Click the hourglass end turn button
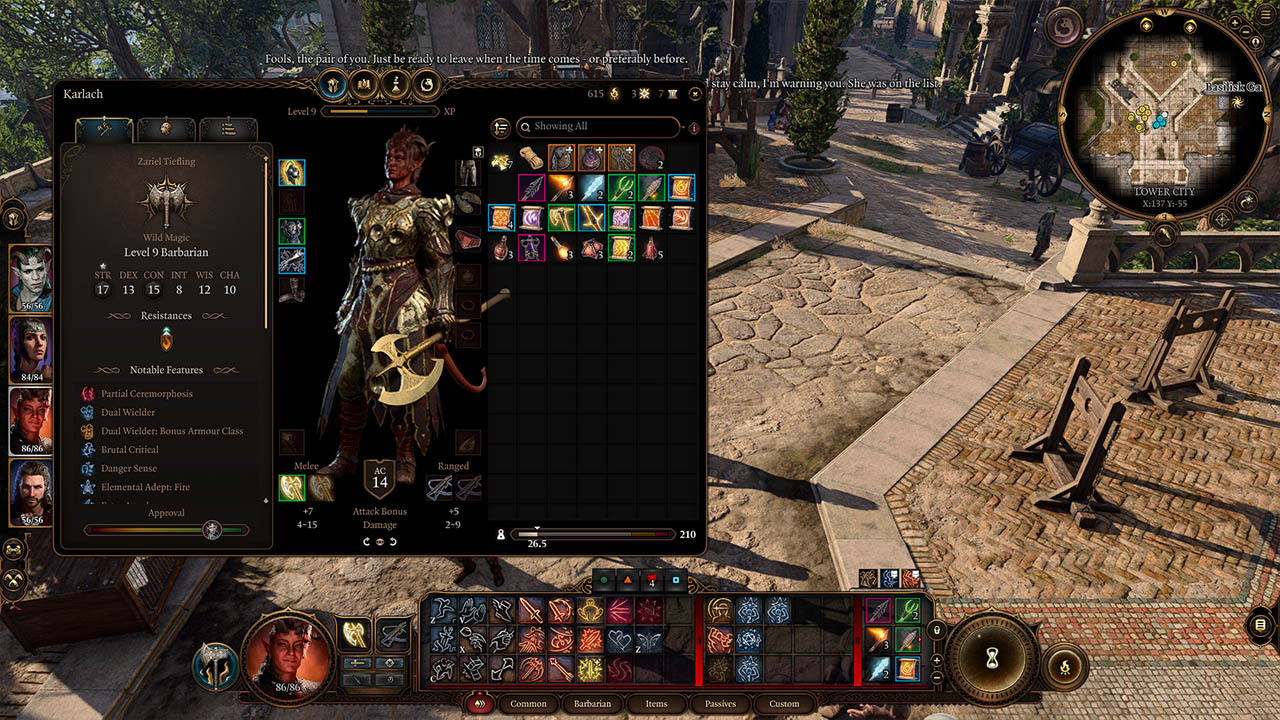The height and width of the screenshot is (720, 1280). (993, 656)
